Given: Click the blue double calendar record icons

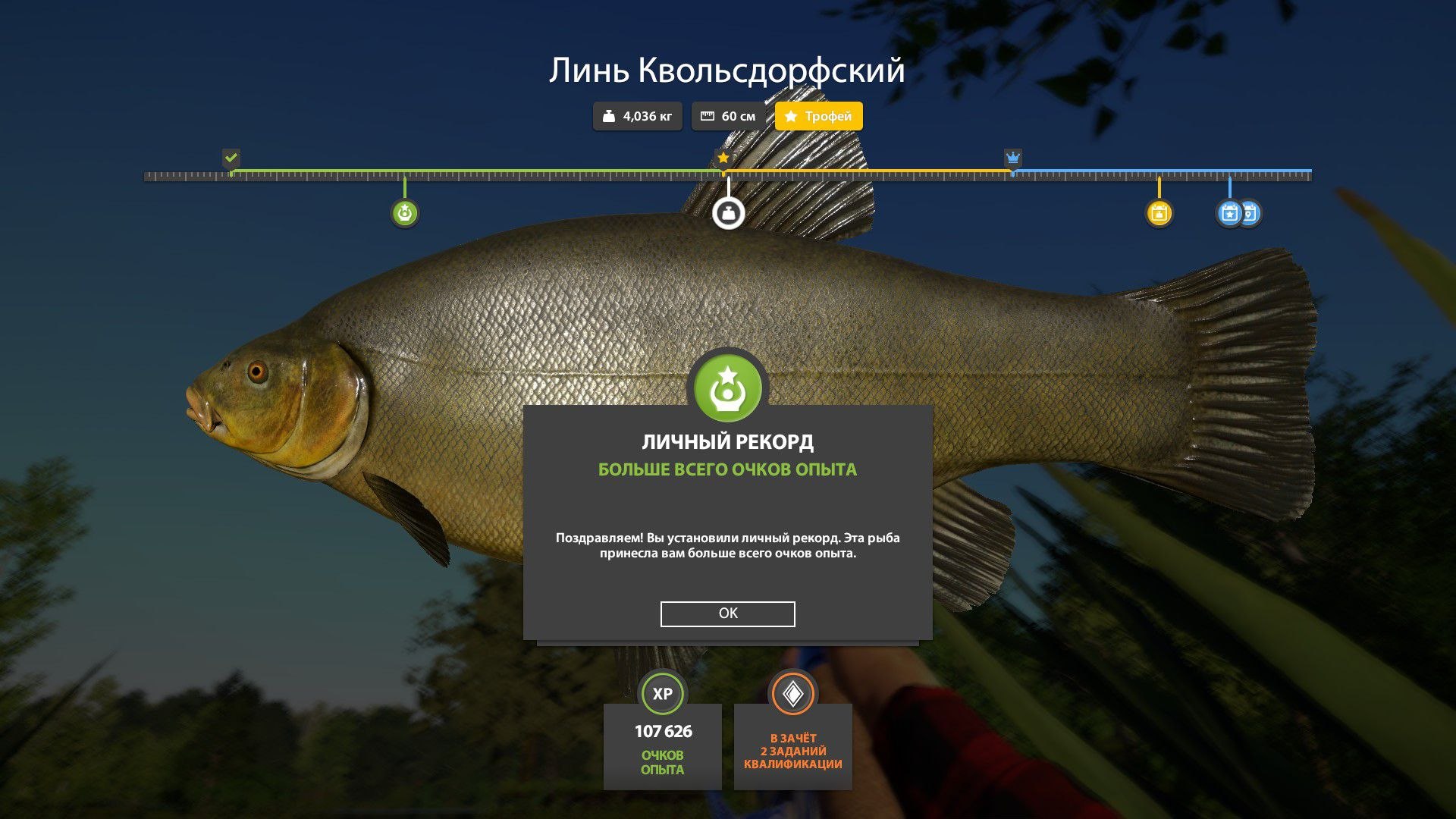Looking at the screenshot, I should (1238, 213).
